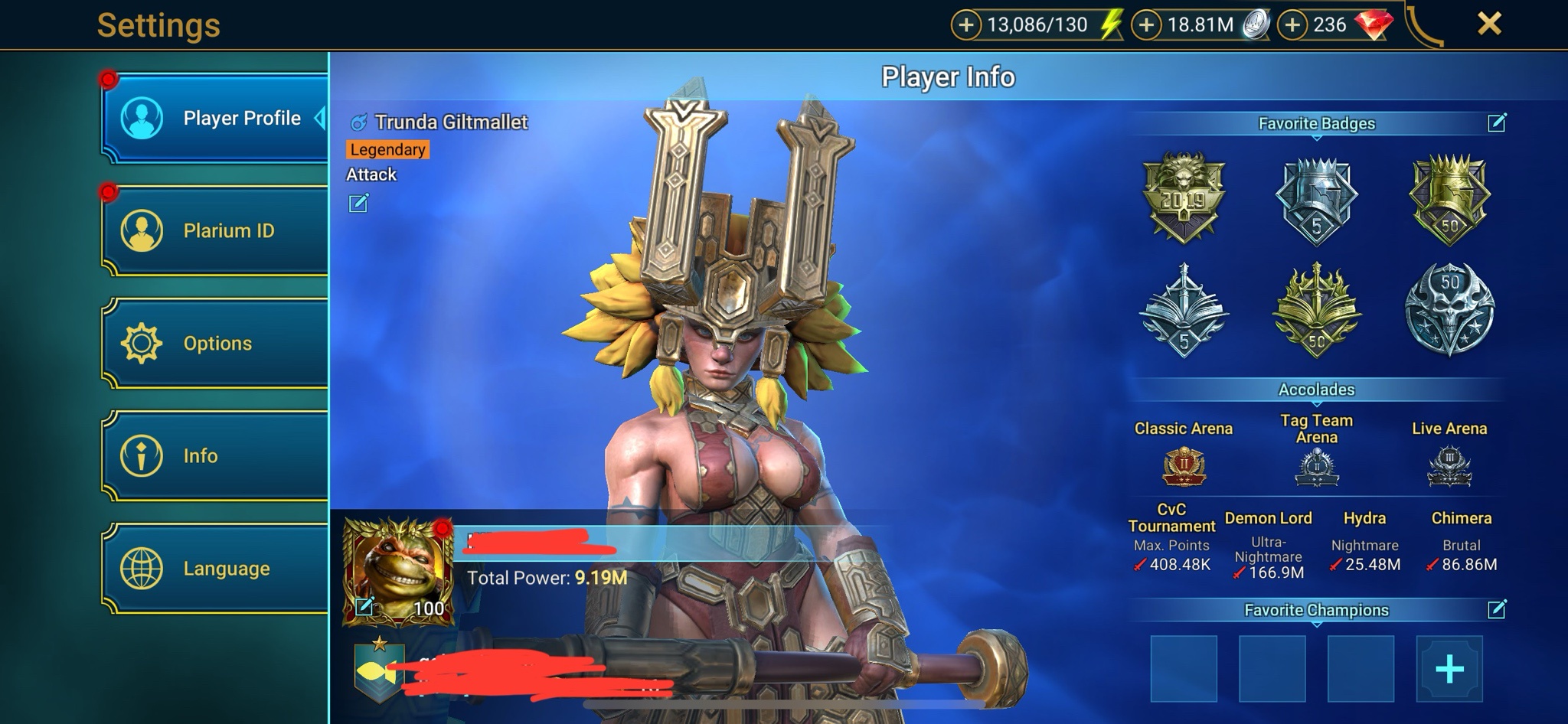Select the 2019 lion badge

(x=1184, y=198)
